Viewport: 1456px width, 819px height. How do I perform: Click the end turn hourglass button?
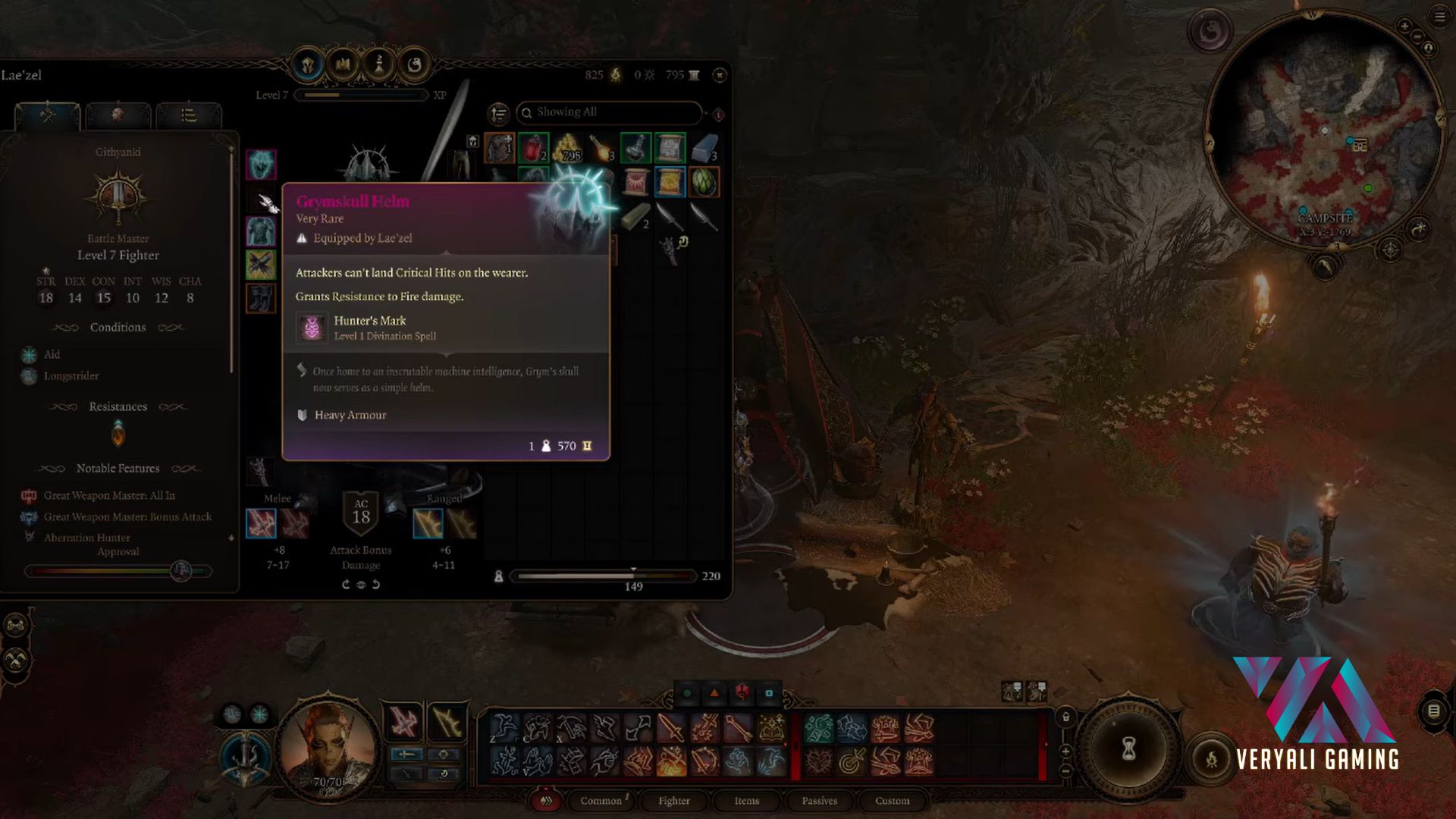point(1128,749)
